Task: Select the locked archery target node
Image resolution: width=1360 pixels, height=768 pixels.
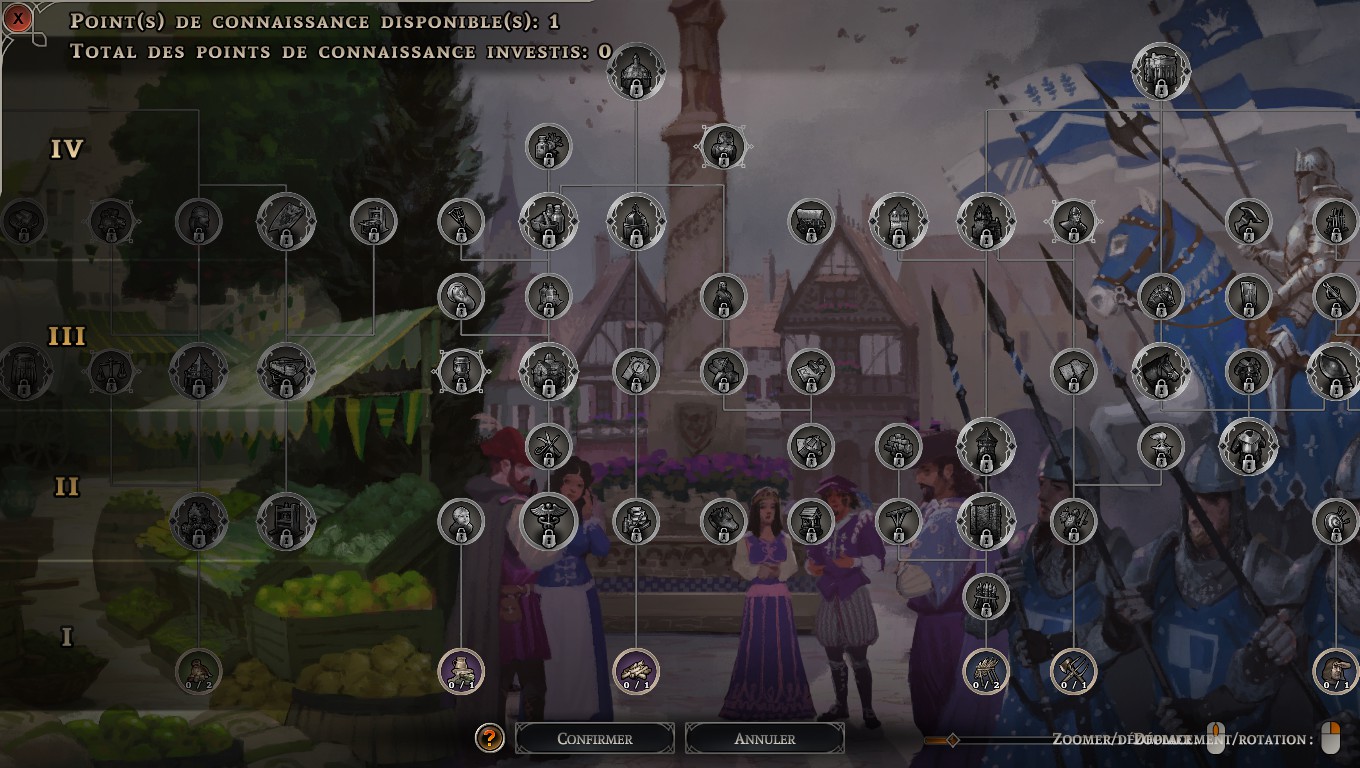Action: [x=1335, y=521]
